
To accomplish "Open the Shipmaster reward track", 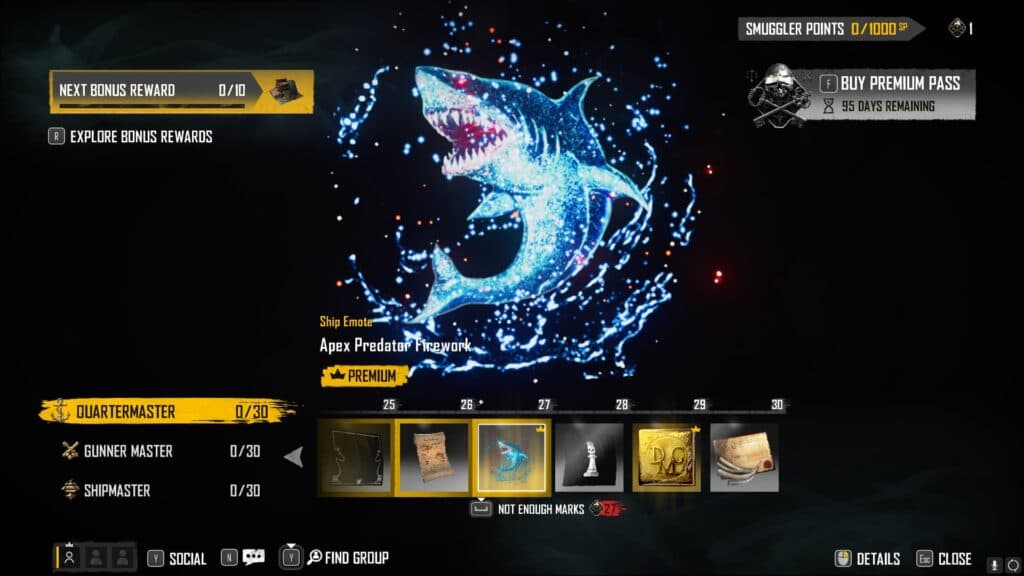I will point(160,490).
